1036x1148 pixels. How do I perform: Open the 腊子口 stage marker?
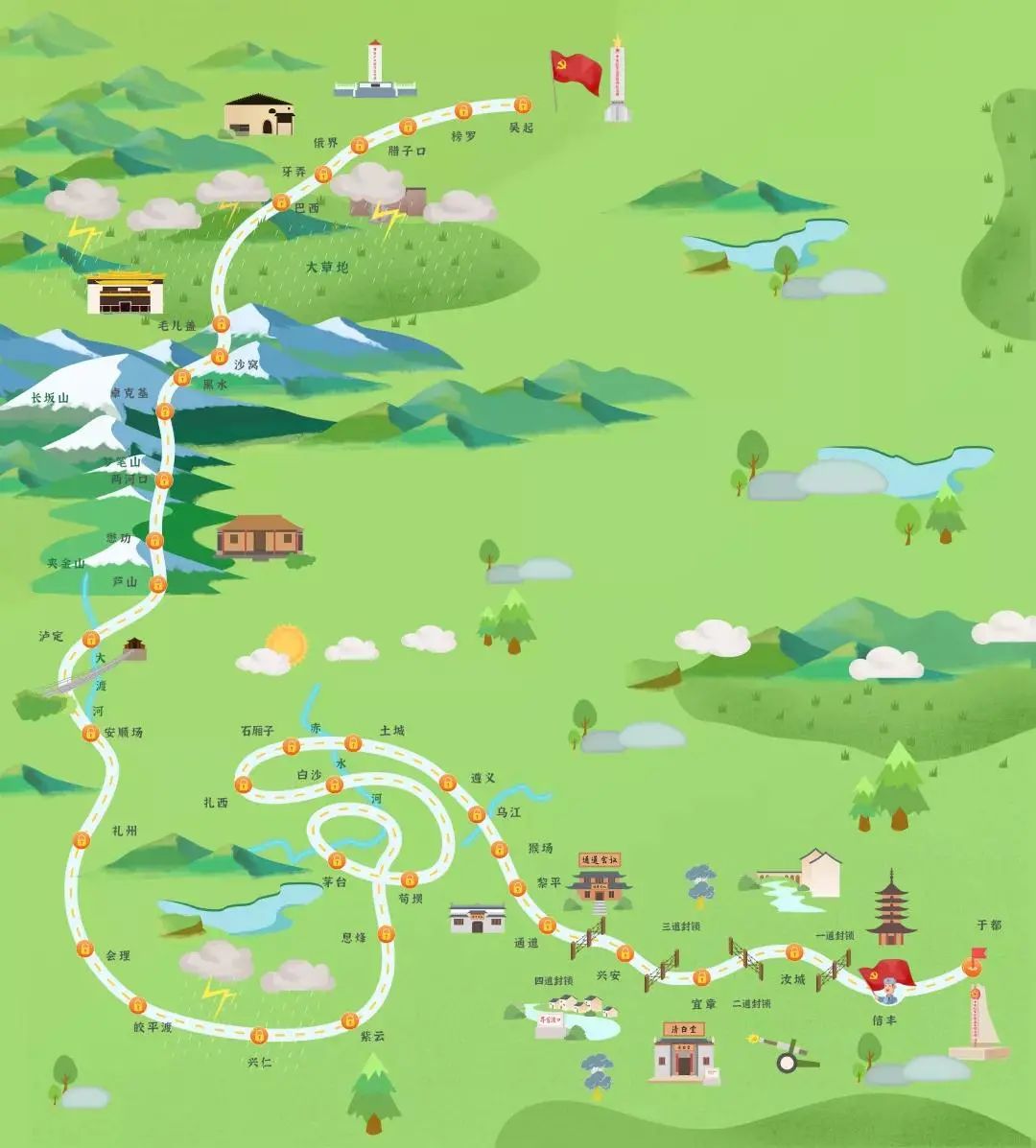[x=407, y=126]
